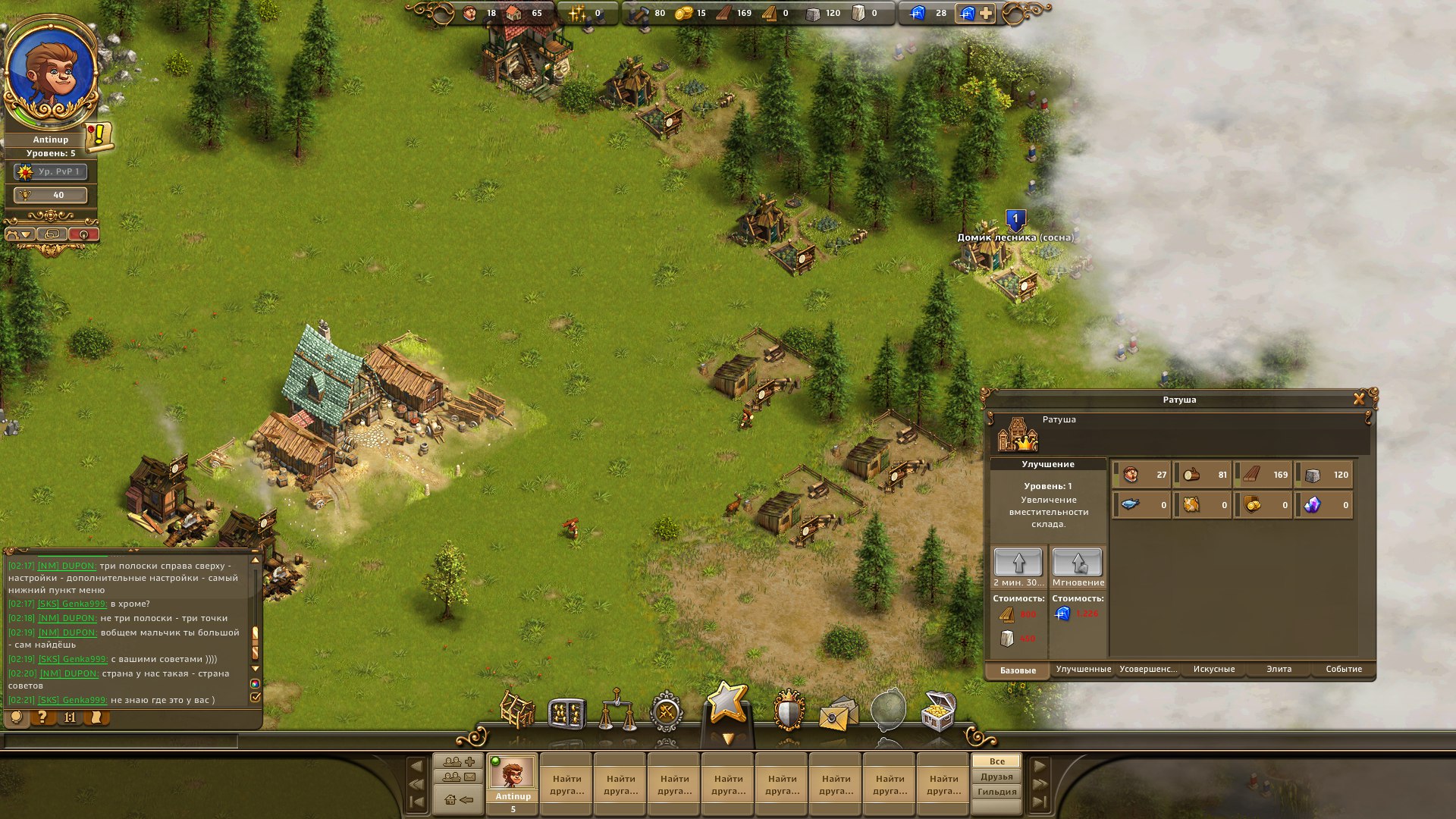Open the trade menu scales icon
This screenshot has width=1456, height=819.
point(616,709)
